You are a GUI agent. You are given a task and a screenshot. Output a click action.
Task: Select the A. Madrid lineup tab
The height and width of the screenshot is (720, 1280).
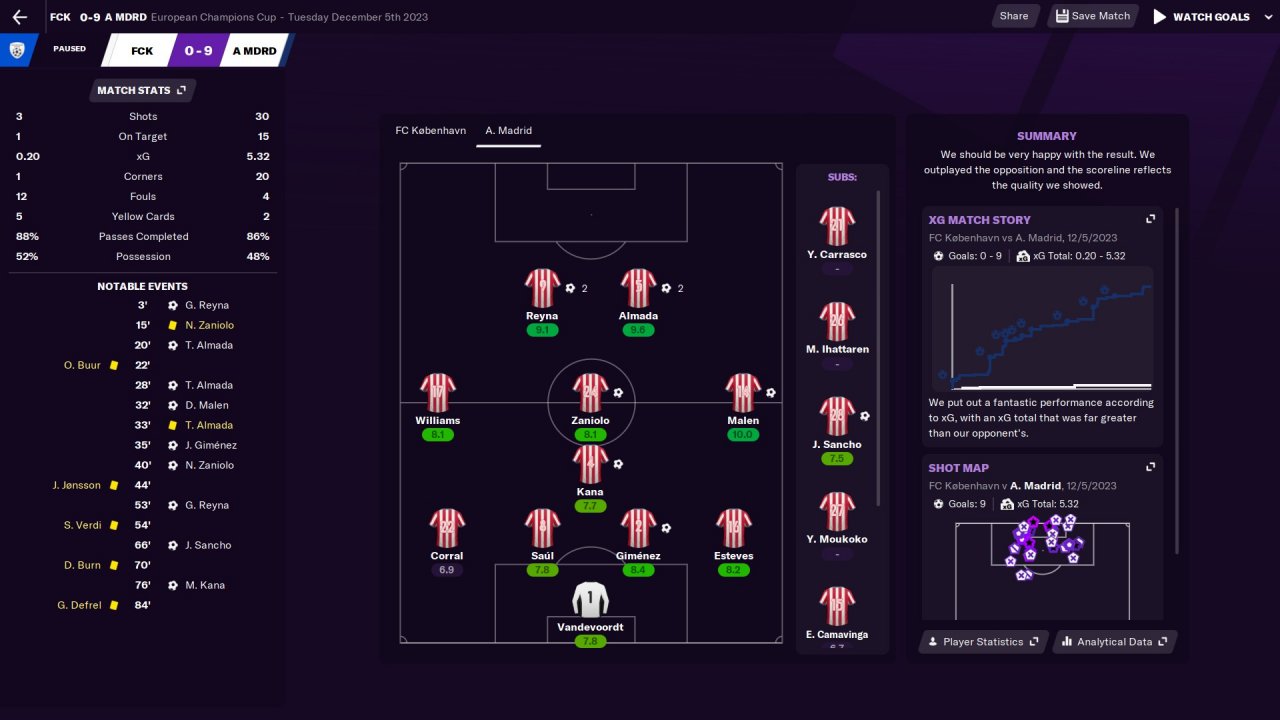(x=508, y=130)
